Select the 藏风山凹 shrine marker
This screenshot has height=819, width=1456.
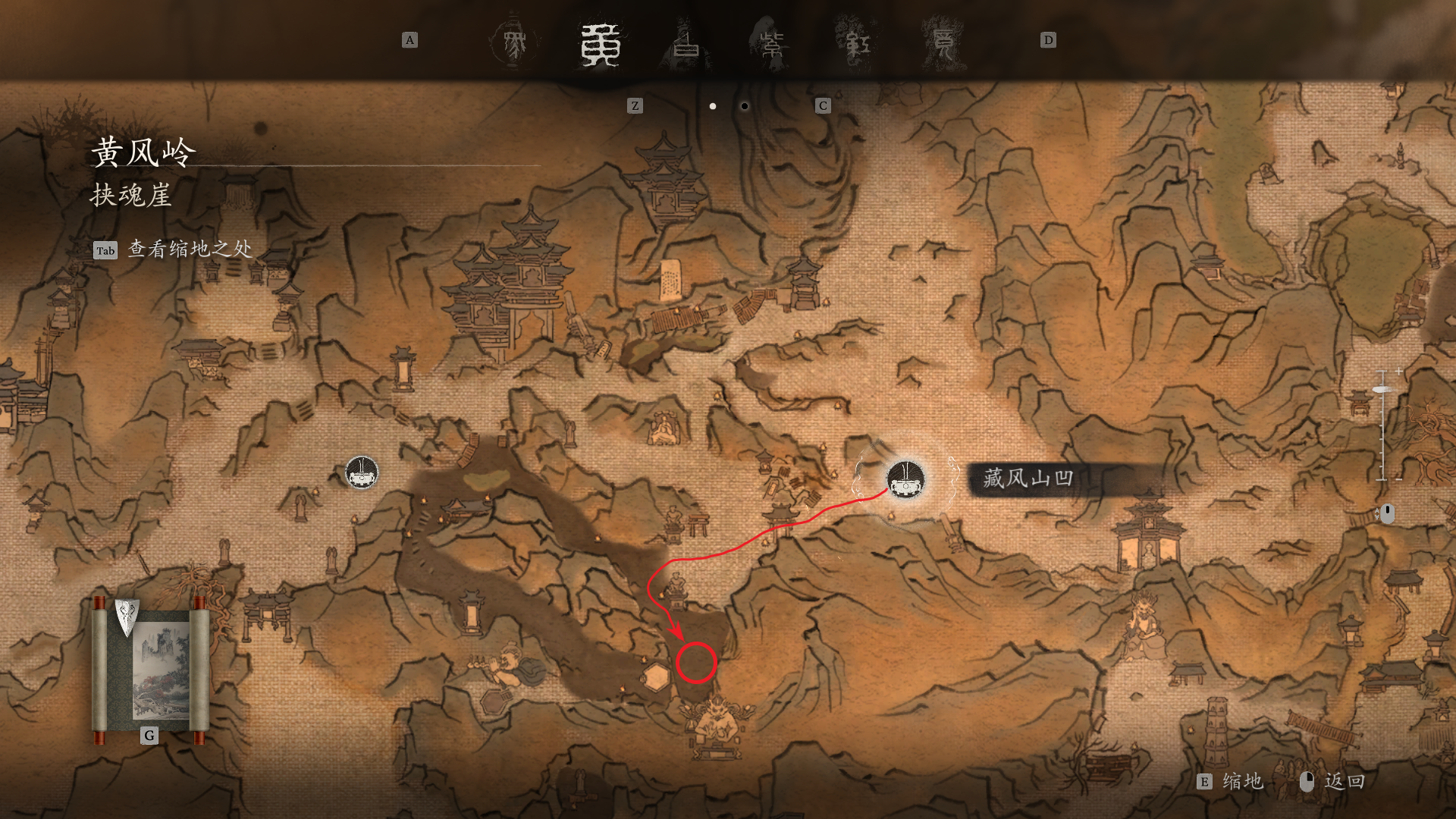click(x=905, y=479)
